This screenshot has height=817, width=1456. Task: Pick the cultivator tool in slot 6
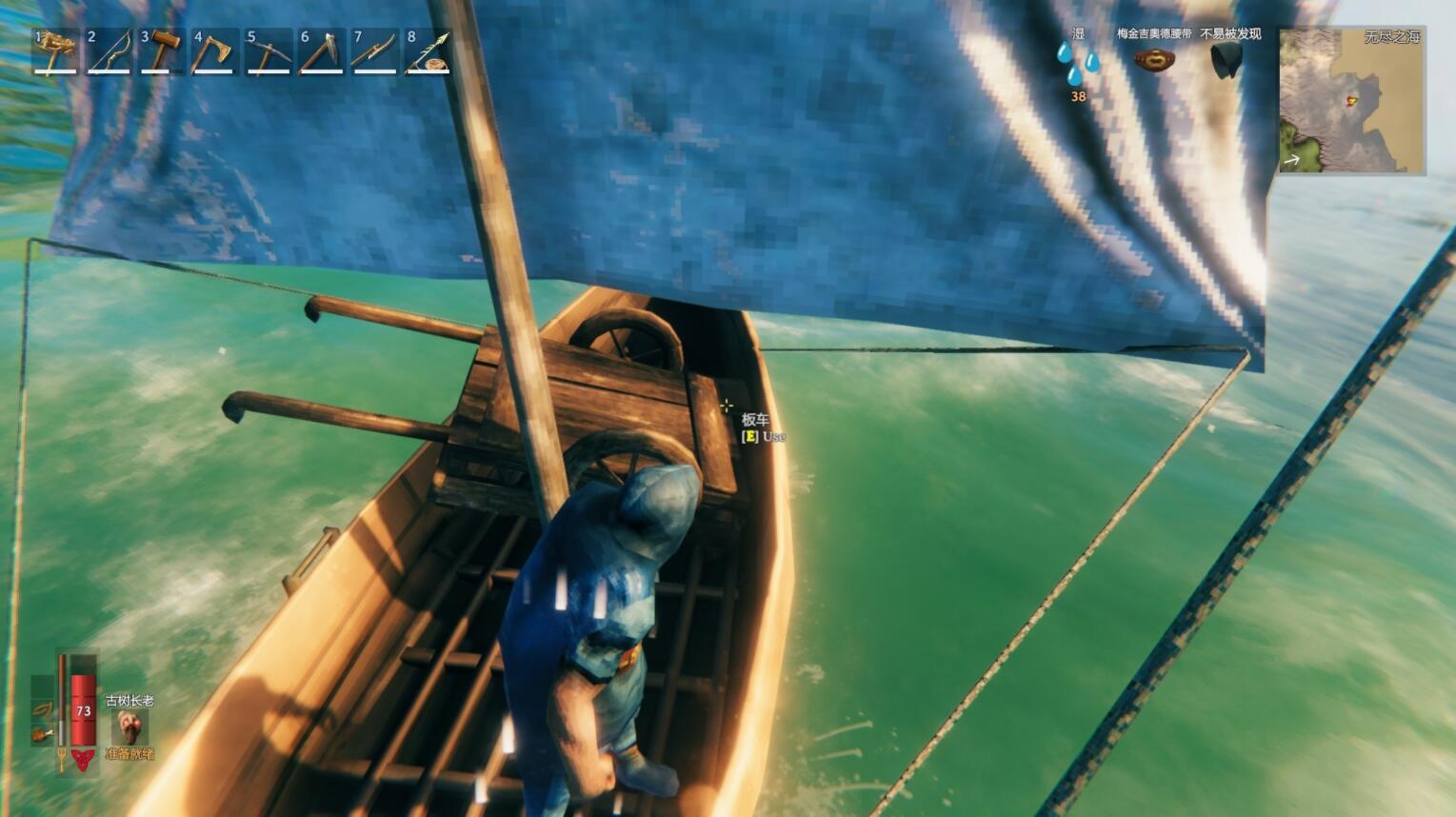322,51
